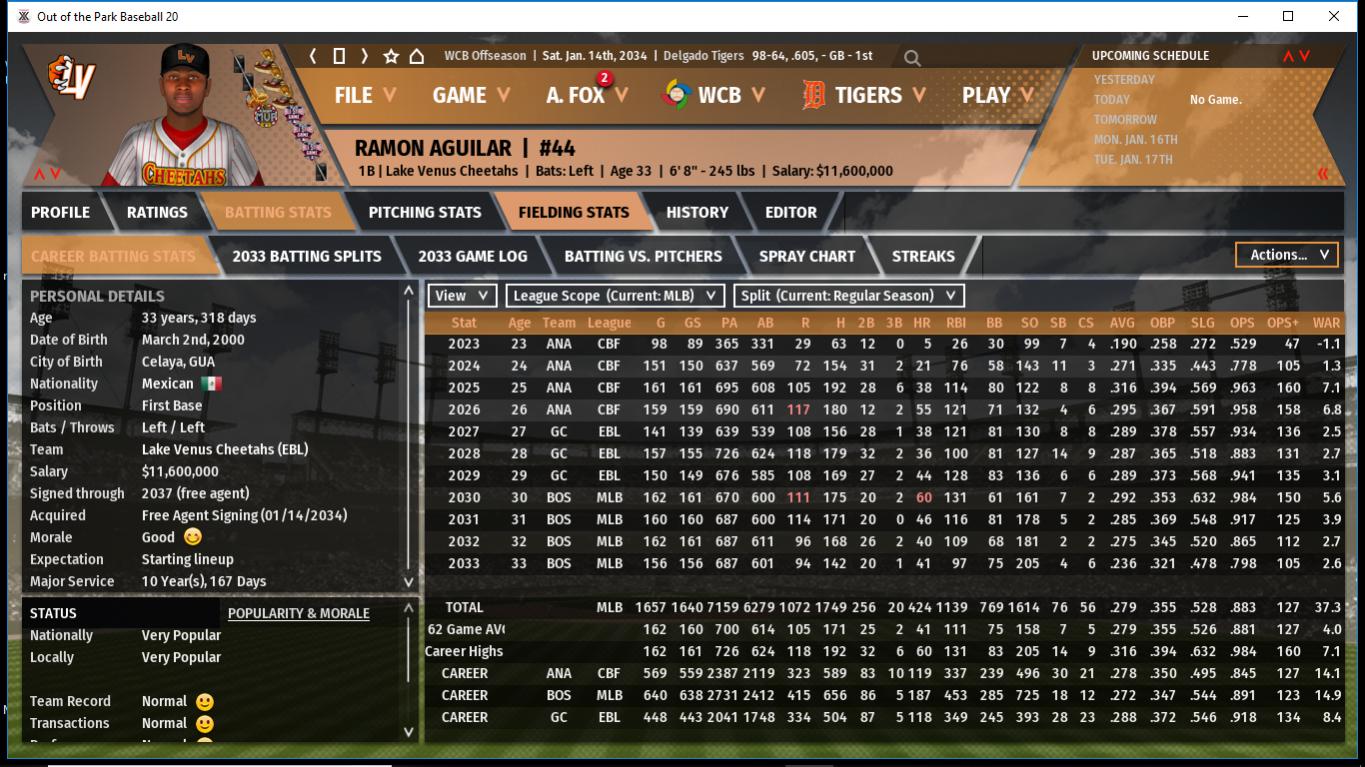Open the Split Regular Season dropdown
This screenshot has height=767, width=1365.
849,295
